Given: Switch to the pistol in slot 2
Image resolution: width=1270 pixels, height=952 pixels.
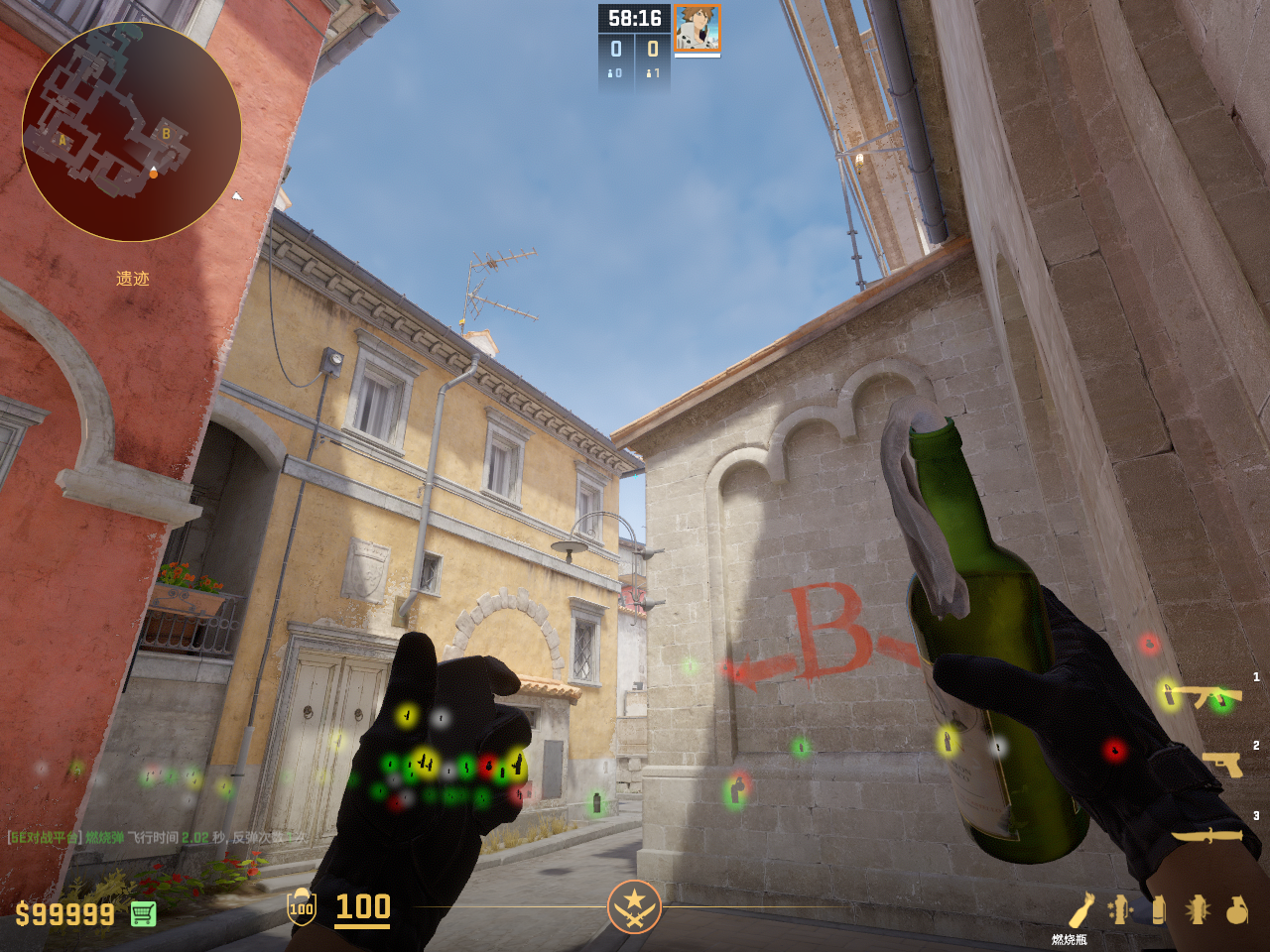Looking at the screenshot, I should pyautogui.click(x=1222, y=764).
